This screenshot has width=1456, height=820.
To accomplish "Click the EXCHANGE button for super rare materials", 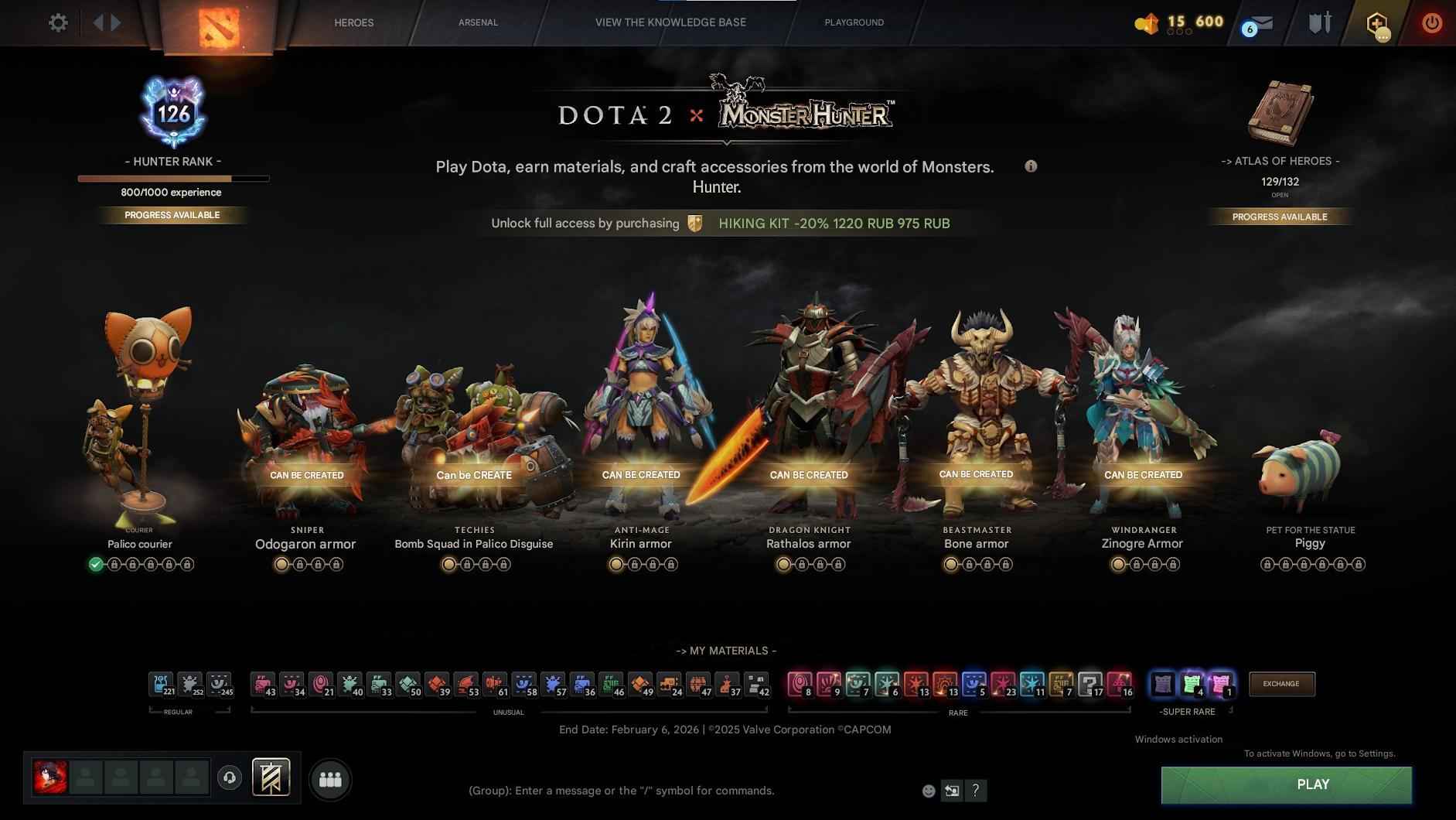I will (x=1280, y=684).
